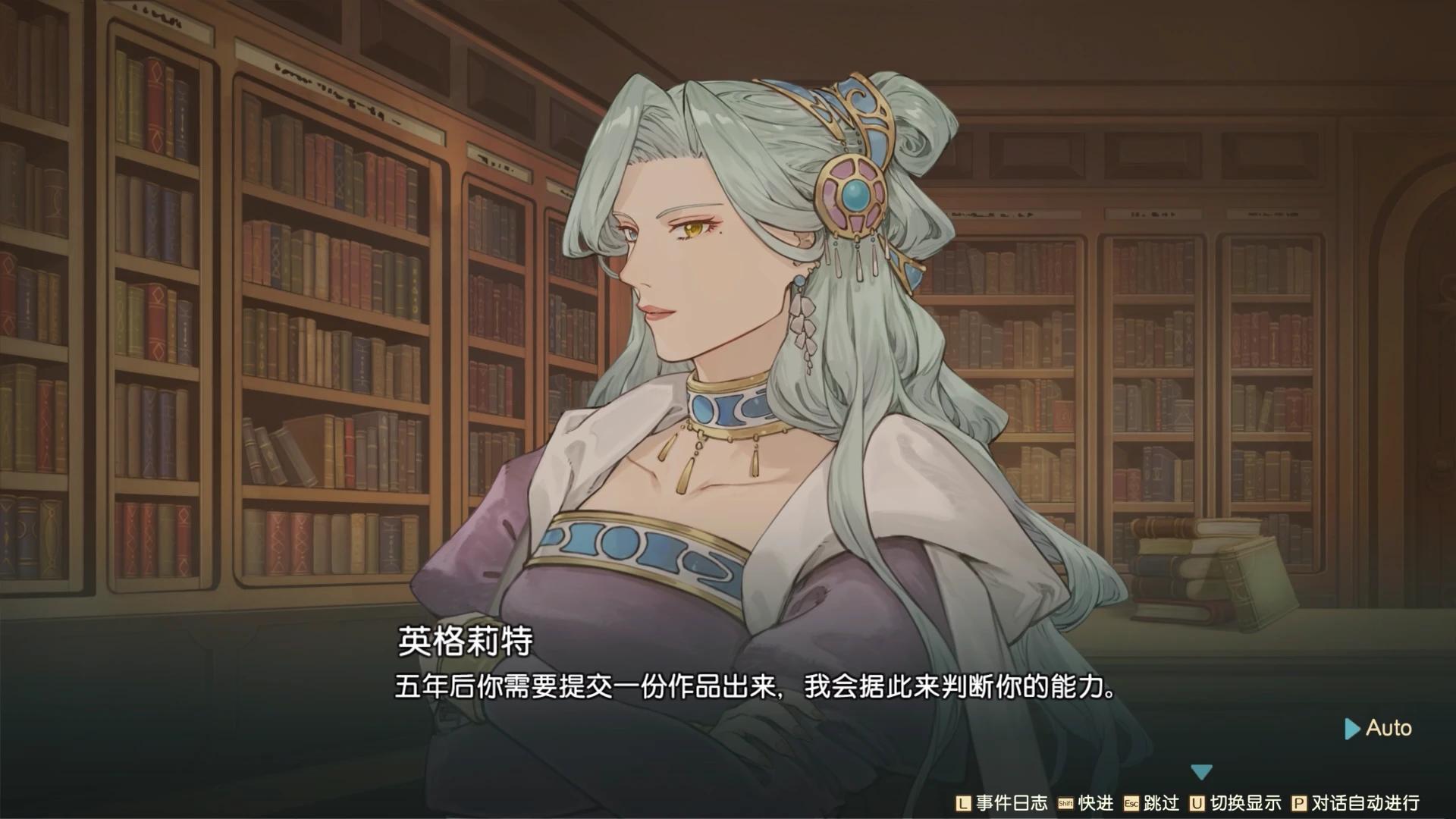Select the 跳过 skip option
This screenshot has width=1456, height=819.
(1162, 804)
